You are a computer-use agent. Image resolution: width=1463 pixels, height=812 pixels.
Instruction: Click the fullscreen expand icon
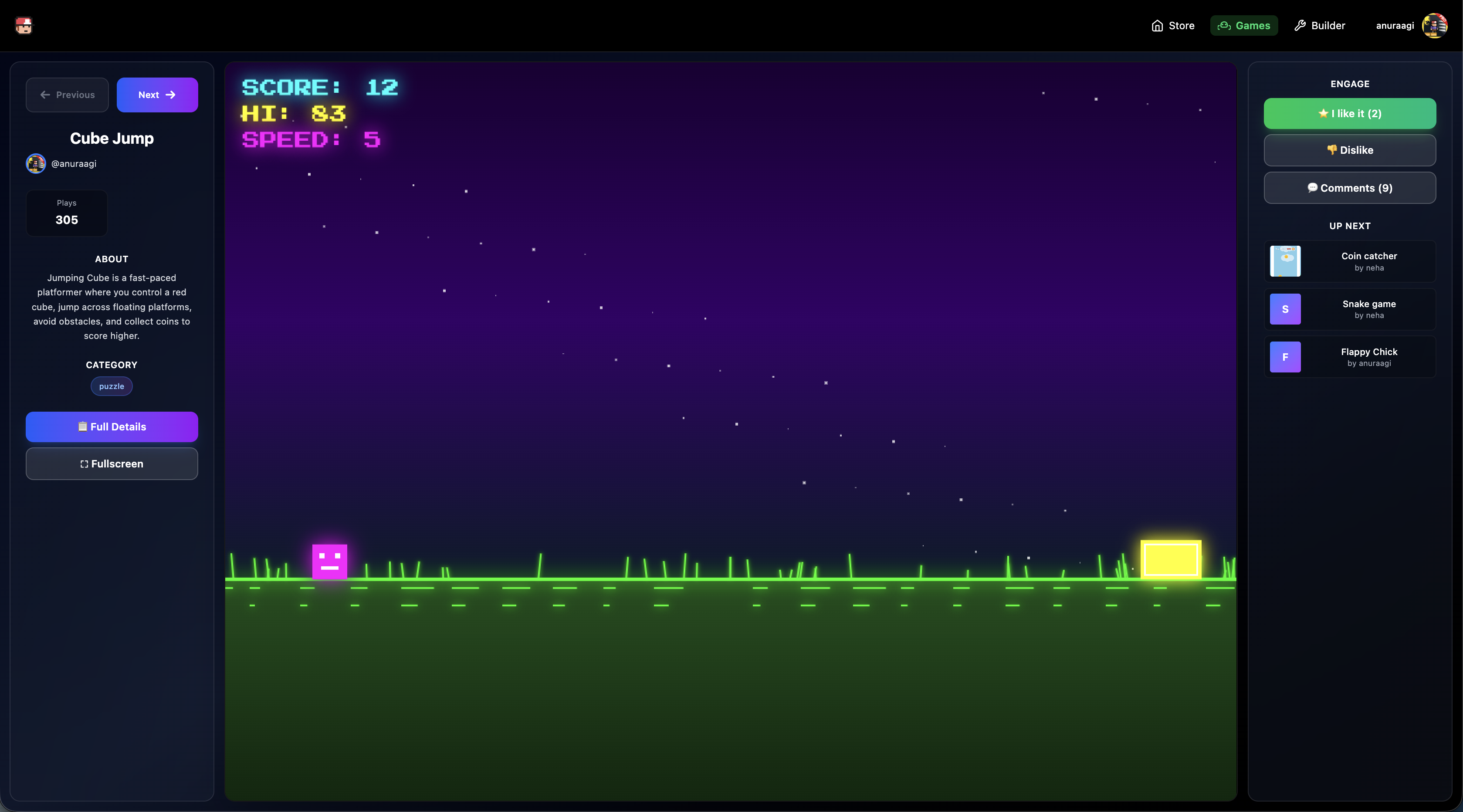84,464
